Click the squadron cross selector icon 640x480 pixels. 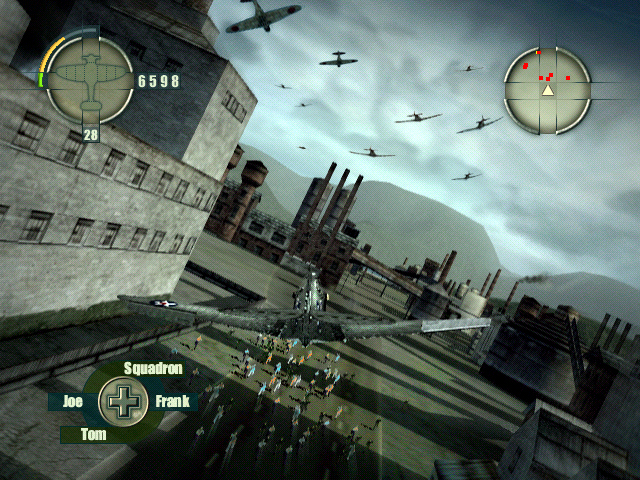(x=124, y=402)
